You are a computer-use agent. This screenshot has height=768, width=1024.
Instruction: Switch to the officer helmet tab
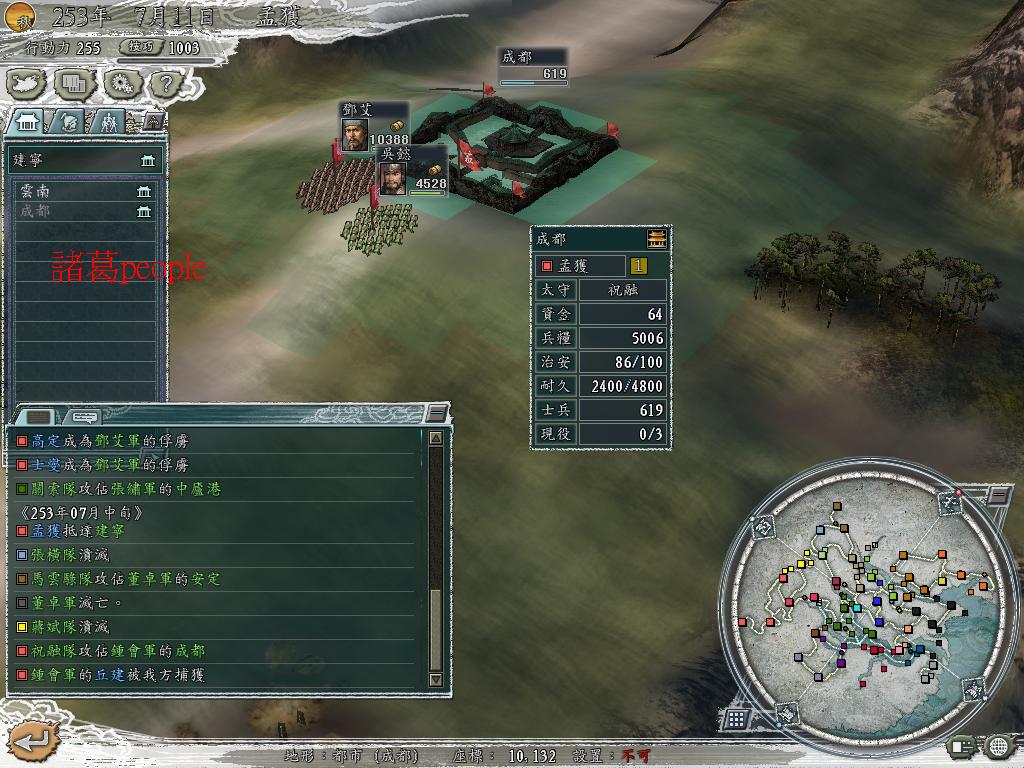[x=69, y=121]
